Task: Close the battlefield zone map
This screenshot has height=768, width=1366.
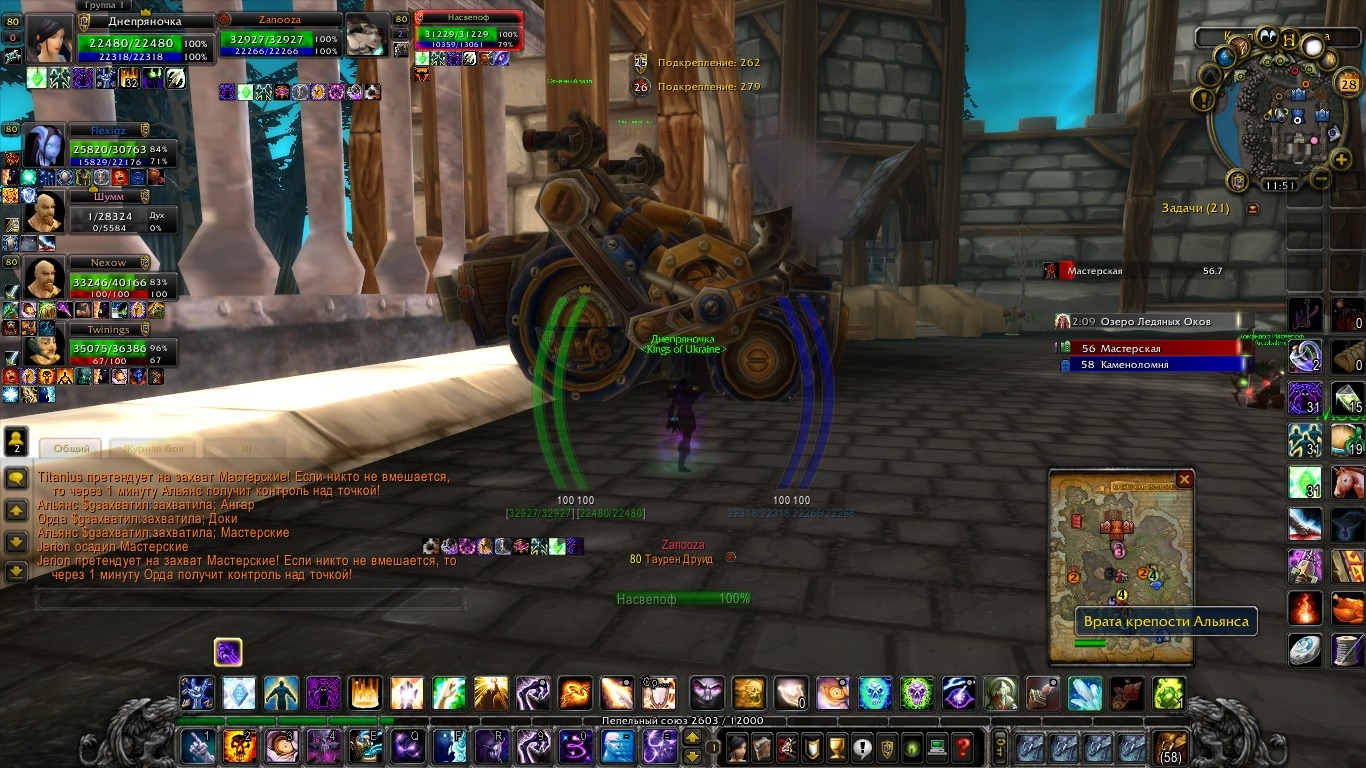Action: 1185,480
